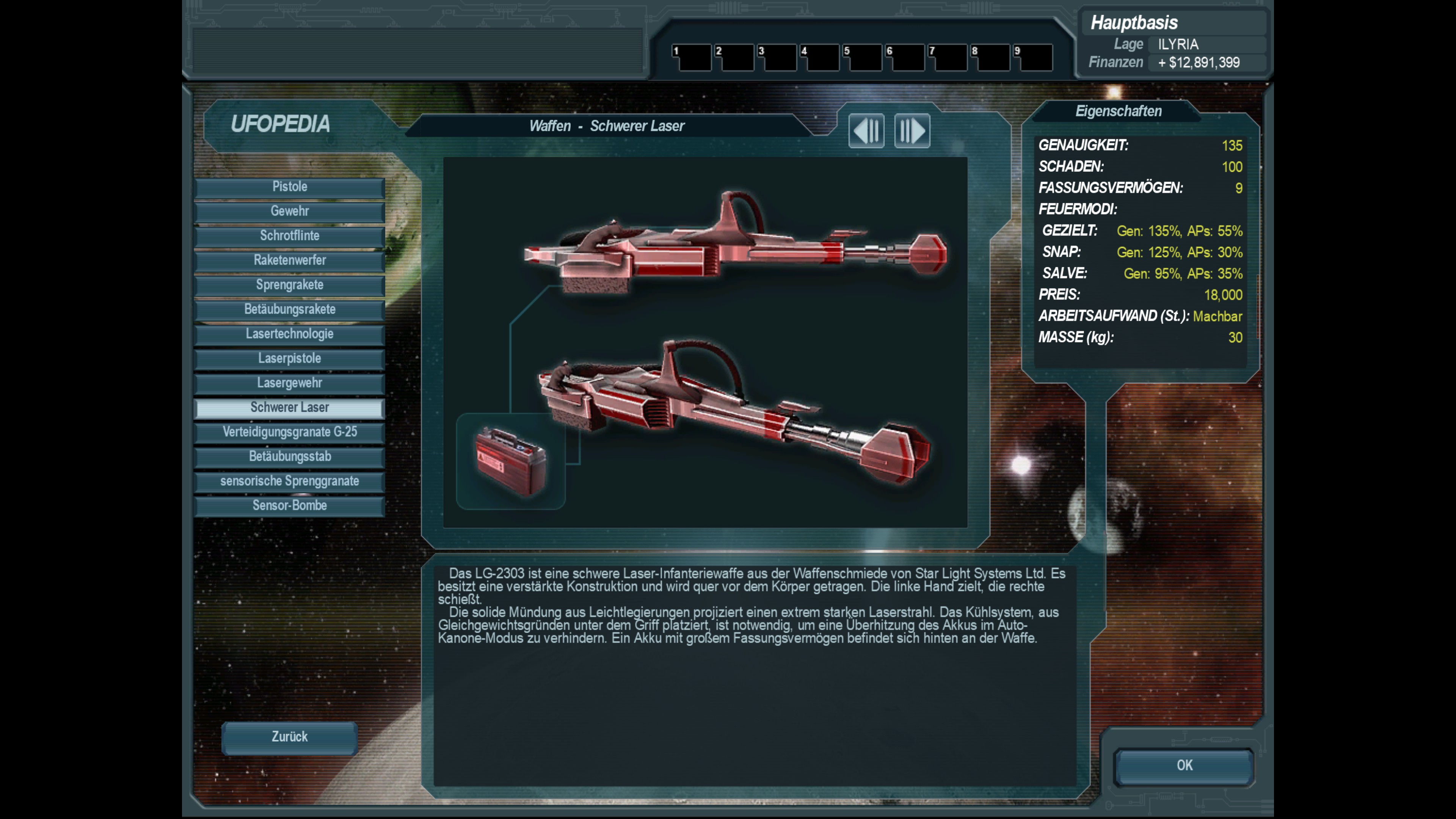Select Verteidigungsgranate G-25
The width and height of the screenshot is (1456, 819).
tap(289, 432)
